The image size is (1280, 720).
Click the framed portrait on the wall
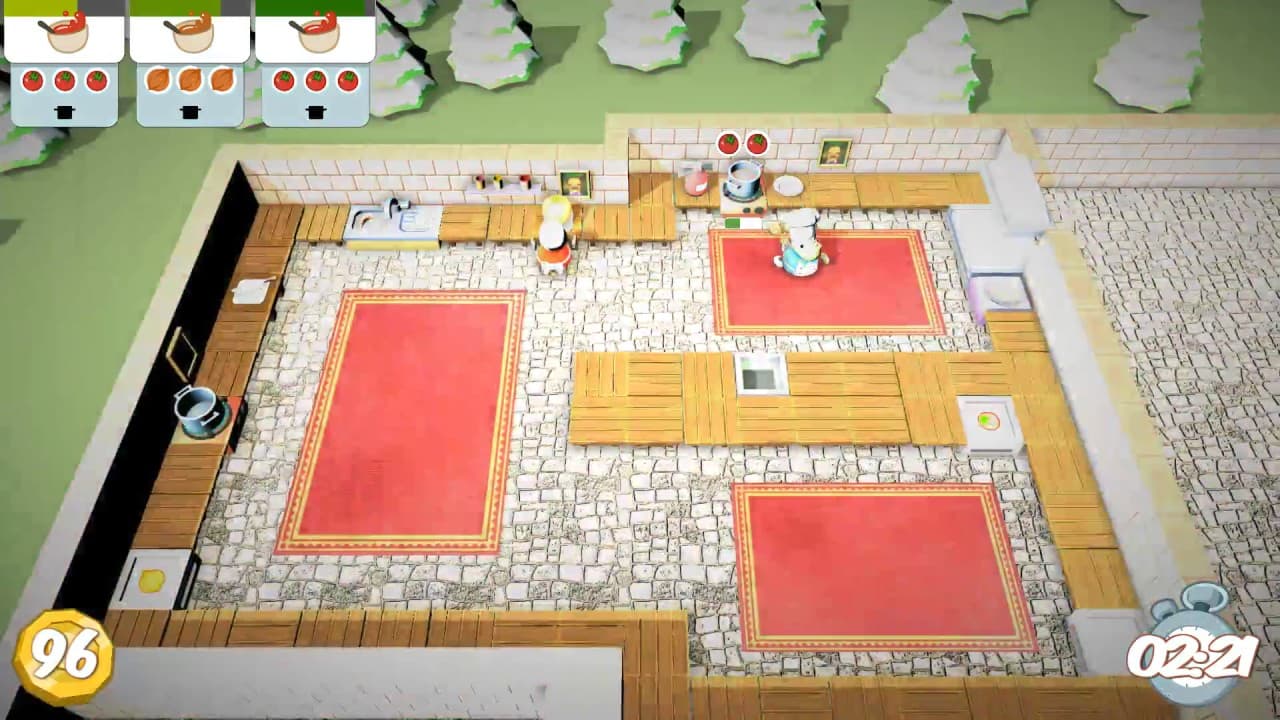(833, 153)
